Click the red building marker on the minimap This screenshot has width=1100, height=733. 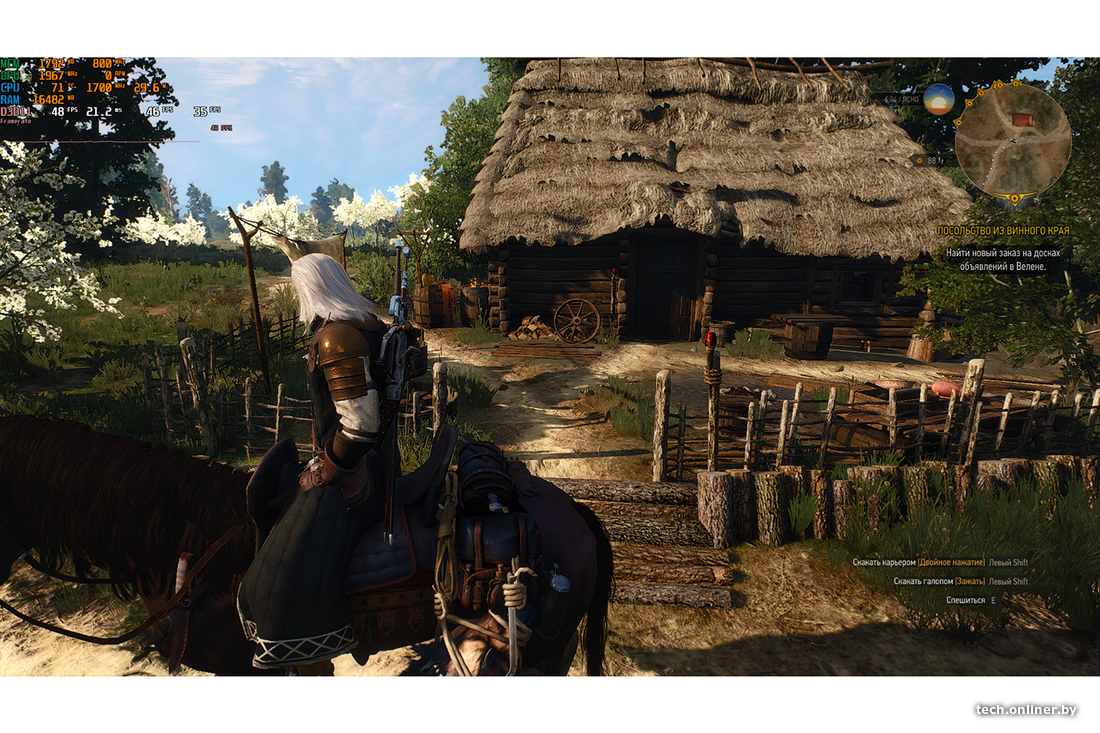coord(1022,120)
